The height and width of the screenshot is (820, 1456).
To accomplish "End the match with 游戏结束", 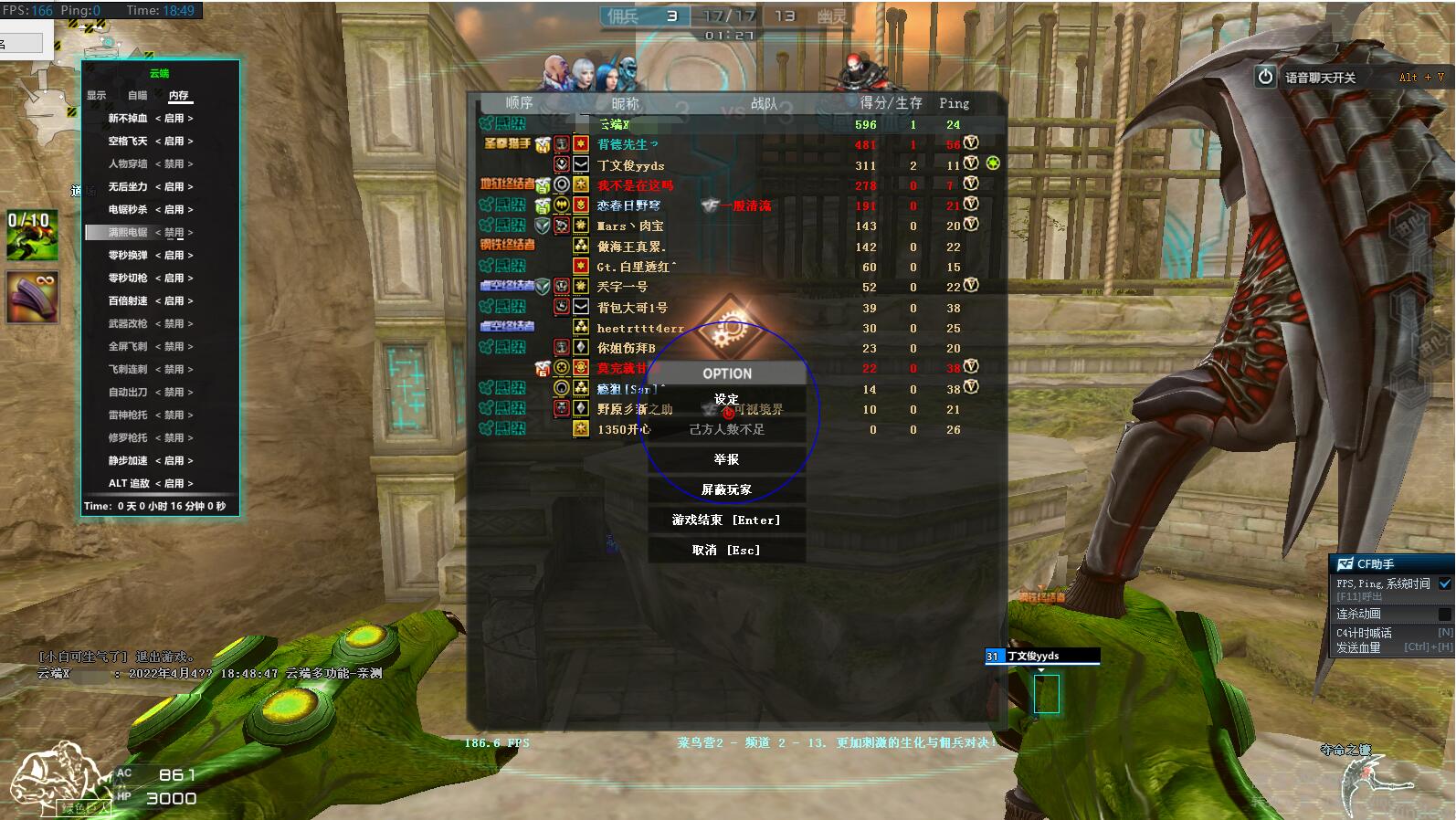I will point(726,520).
